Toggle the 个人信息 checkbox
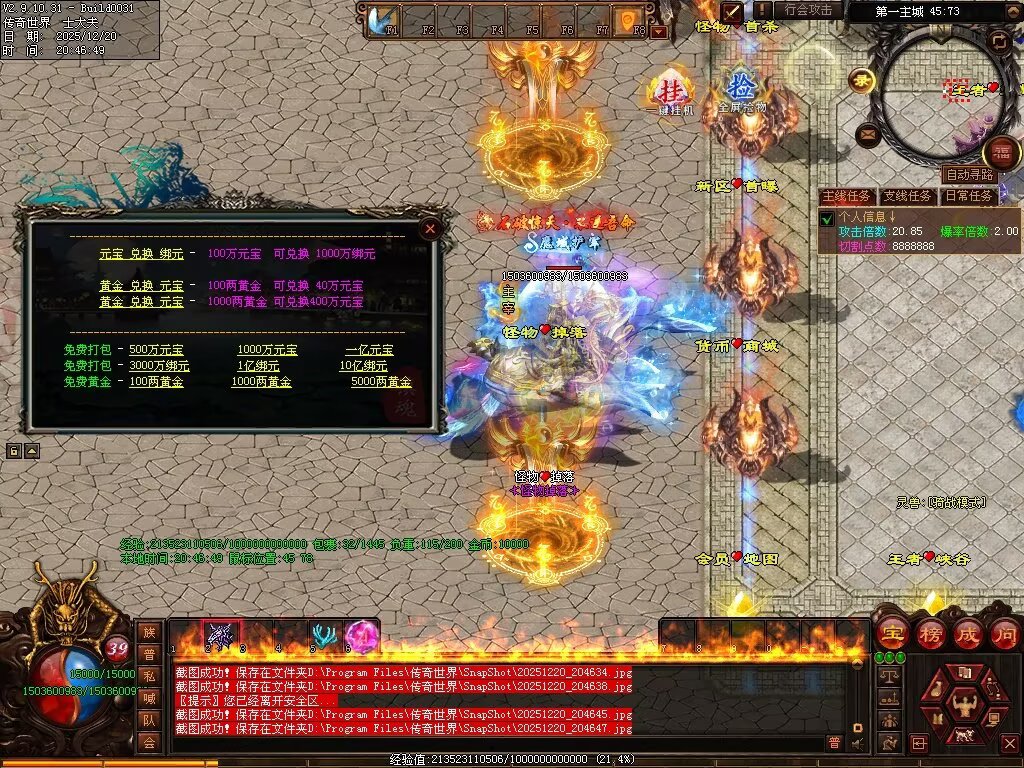The width and height of the screenshot is (1024, 768). click(x=827, y=217)
